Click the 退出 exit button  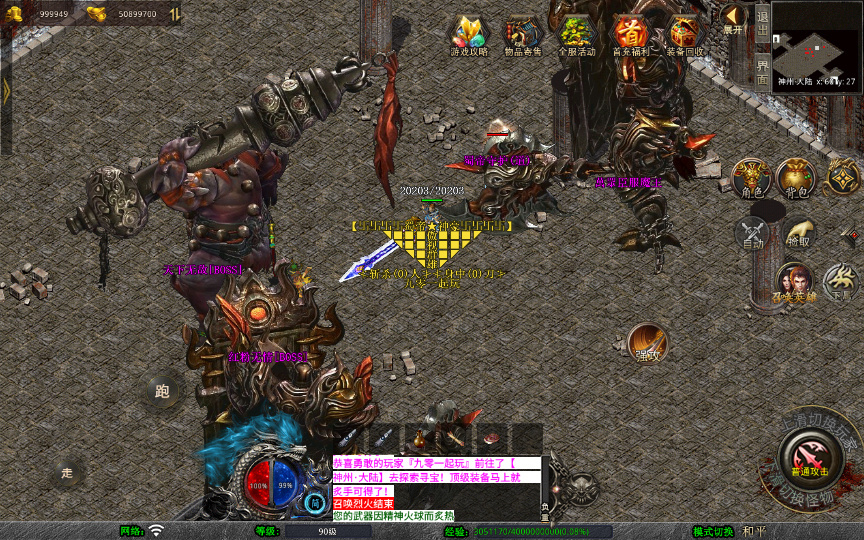tap(762, 21)
